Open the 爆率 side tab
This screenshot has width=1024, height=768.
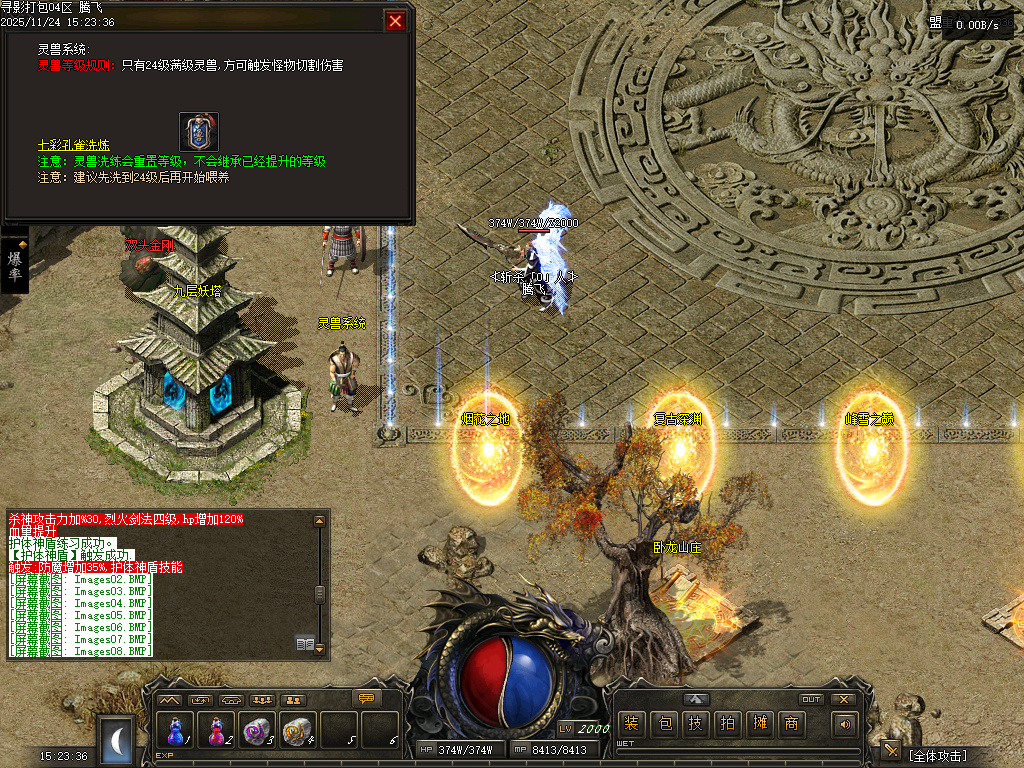(x=15, y=266)
